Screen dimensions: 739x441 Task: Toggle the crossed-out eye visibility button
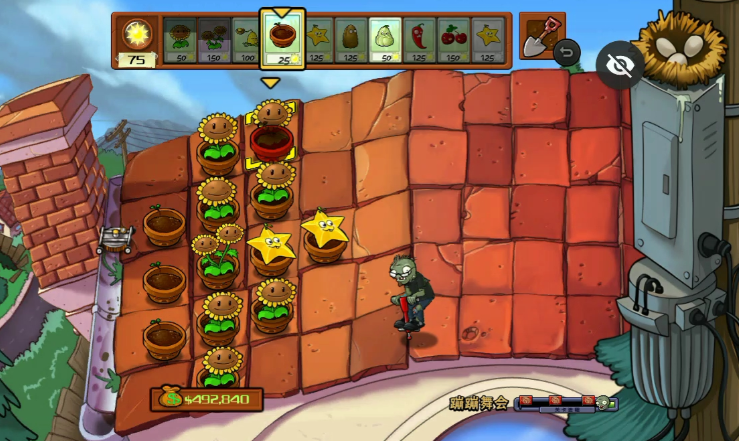[620, 65]
